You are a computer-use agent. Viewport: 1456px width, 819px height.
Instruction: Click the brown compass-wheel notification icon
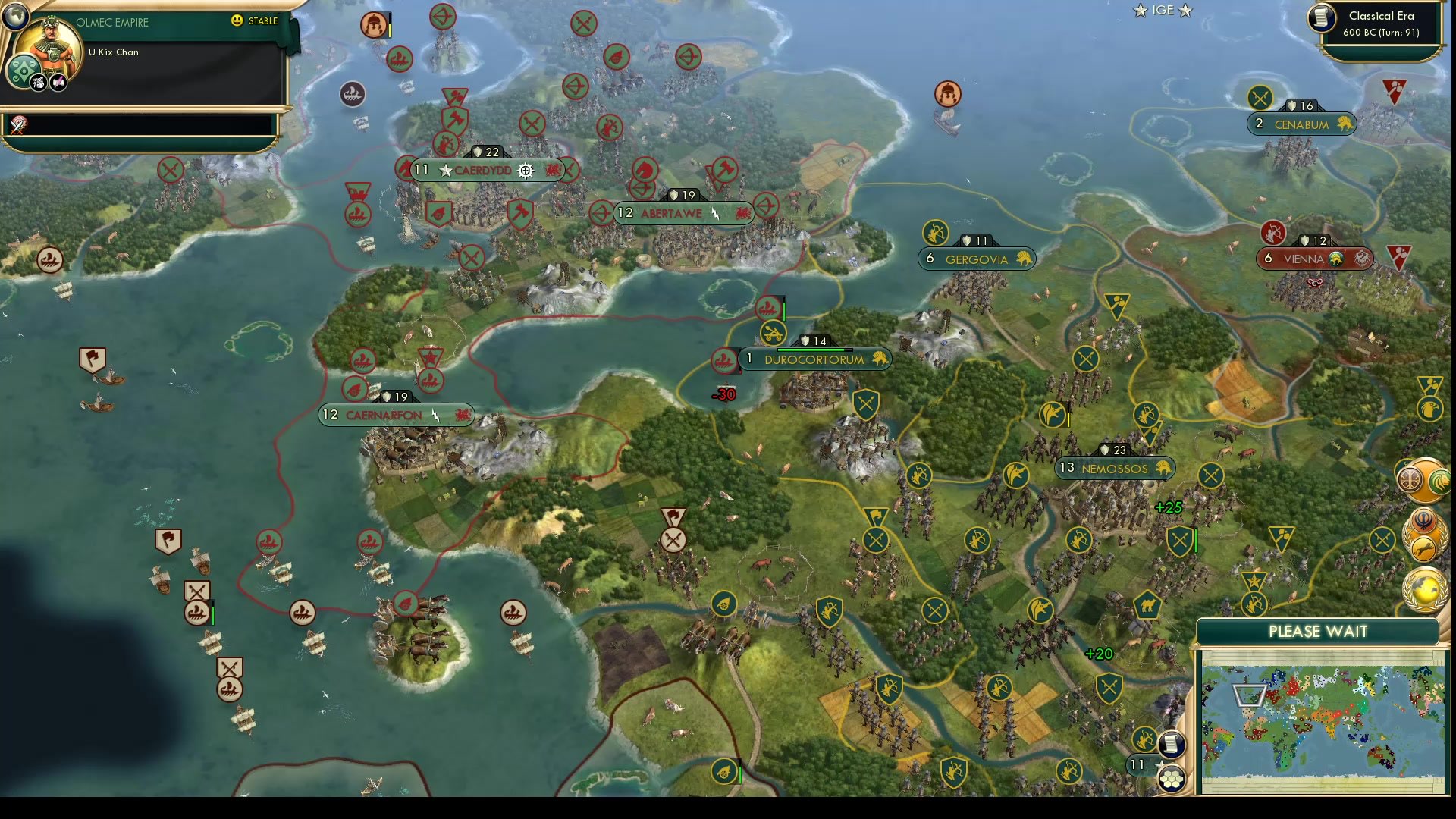(1410, 479)
